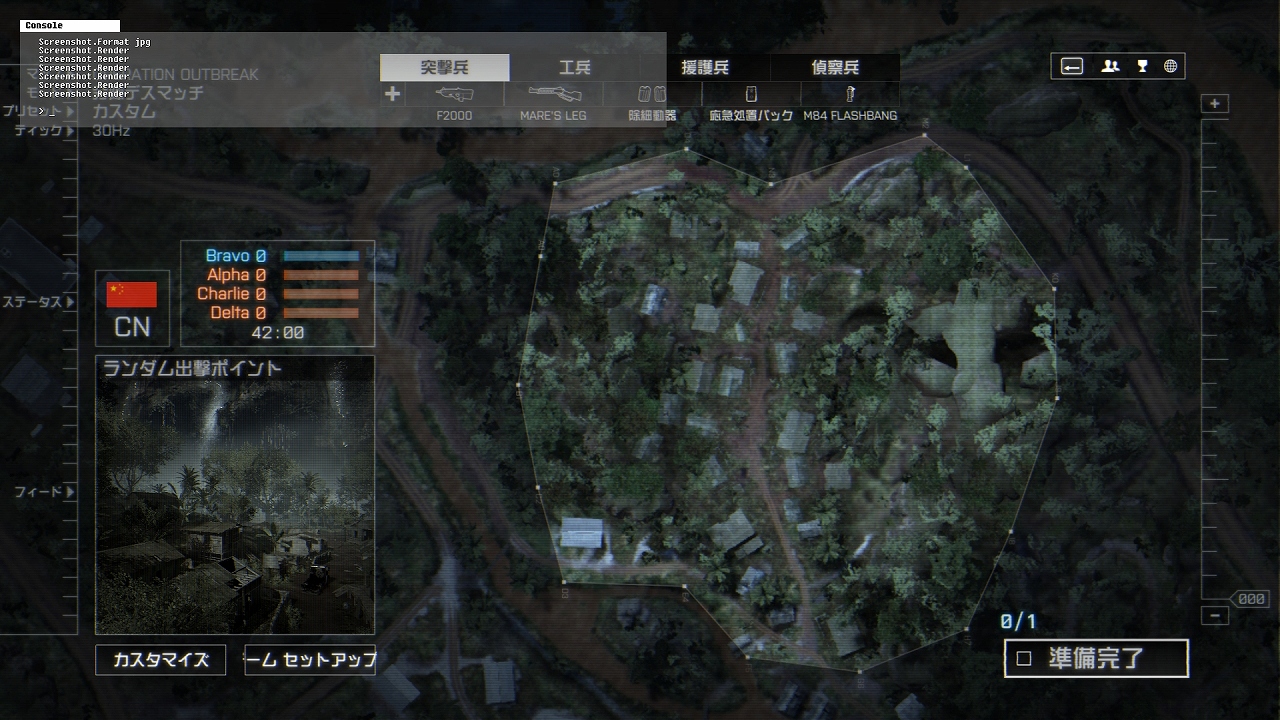Zoom in the map with the plus button
This screenshot has height=720, width=1280.
[1215, 104]
